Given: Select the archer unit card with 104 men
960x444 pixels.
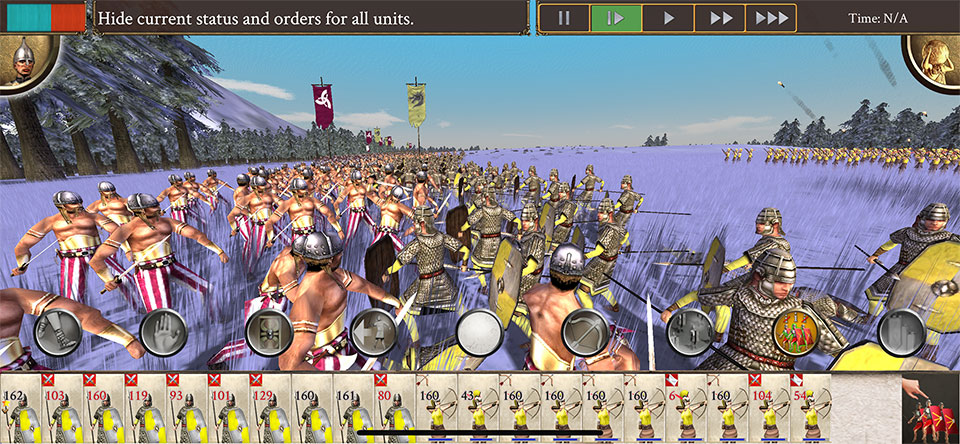Looking at the screenshot, I should tap(770, 408).
